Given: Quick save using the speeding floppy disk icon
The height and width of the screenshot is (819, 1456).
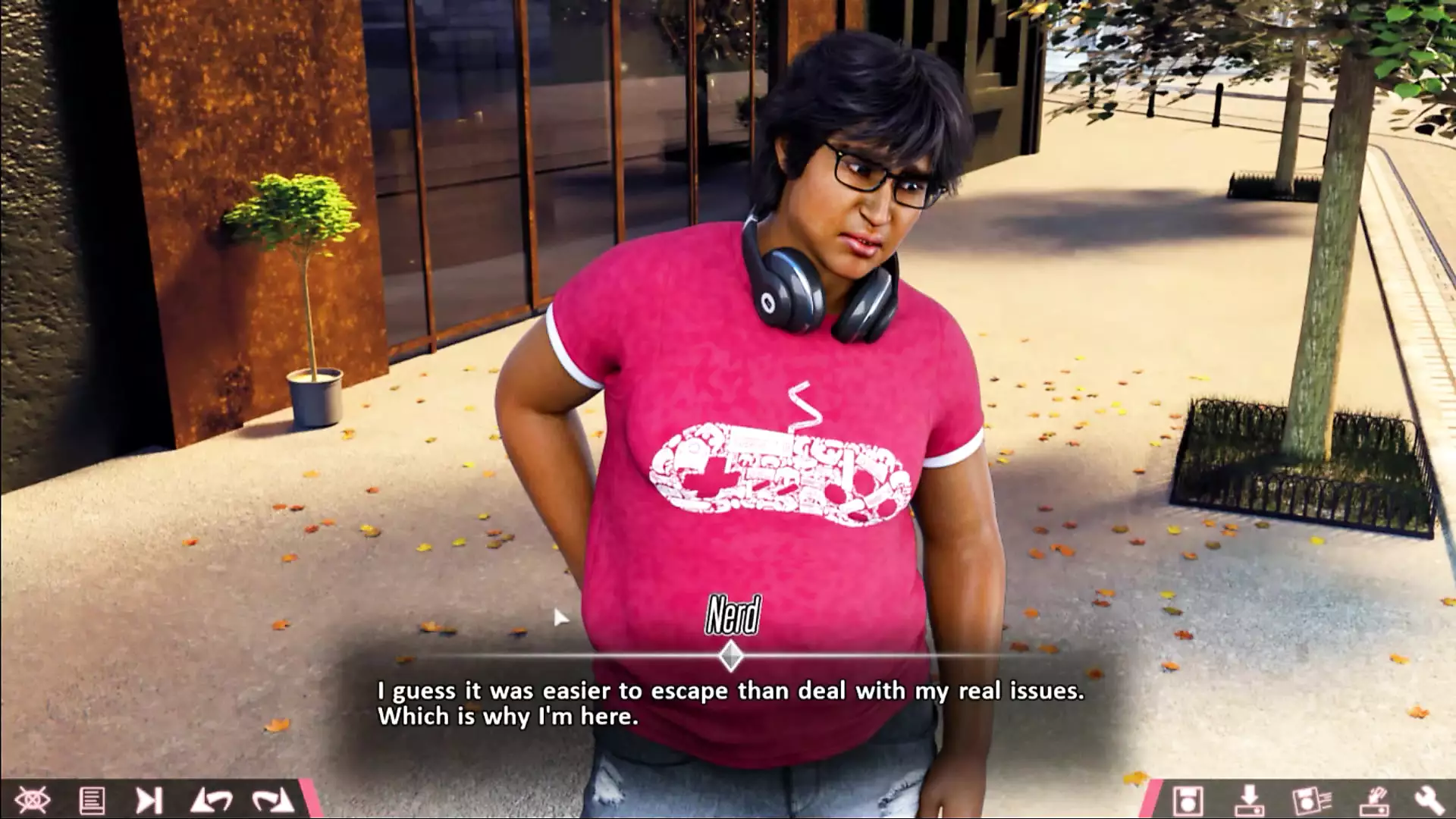Looking at the screenshot, I should [1311, 799].
